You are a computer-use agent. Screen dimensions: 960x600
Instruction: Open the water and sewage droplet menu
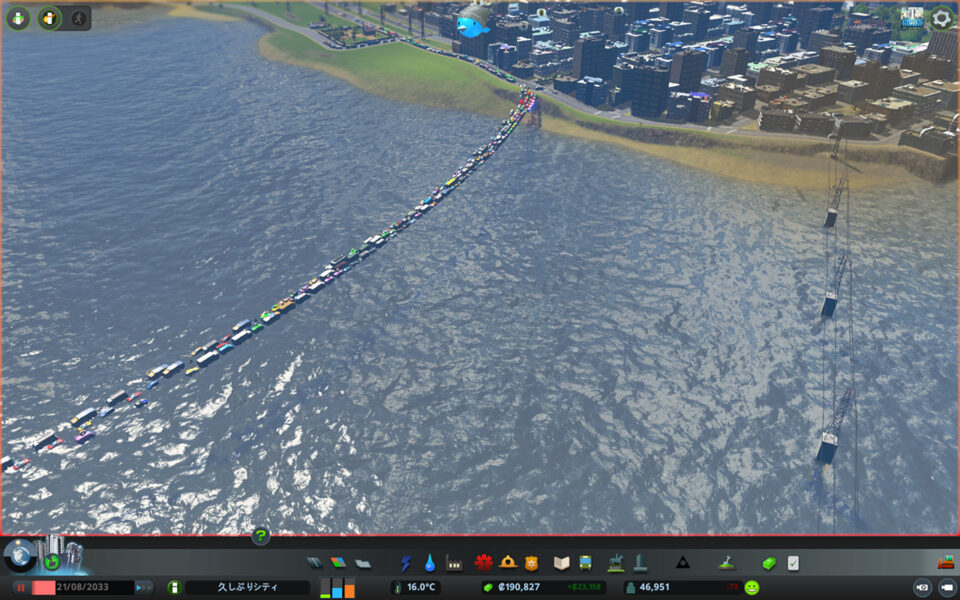pos(430,563)
